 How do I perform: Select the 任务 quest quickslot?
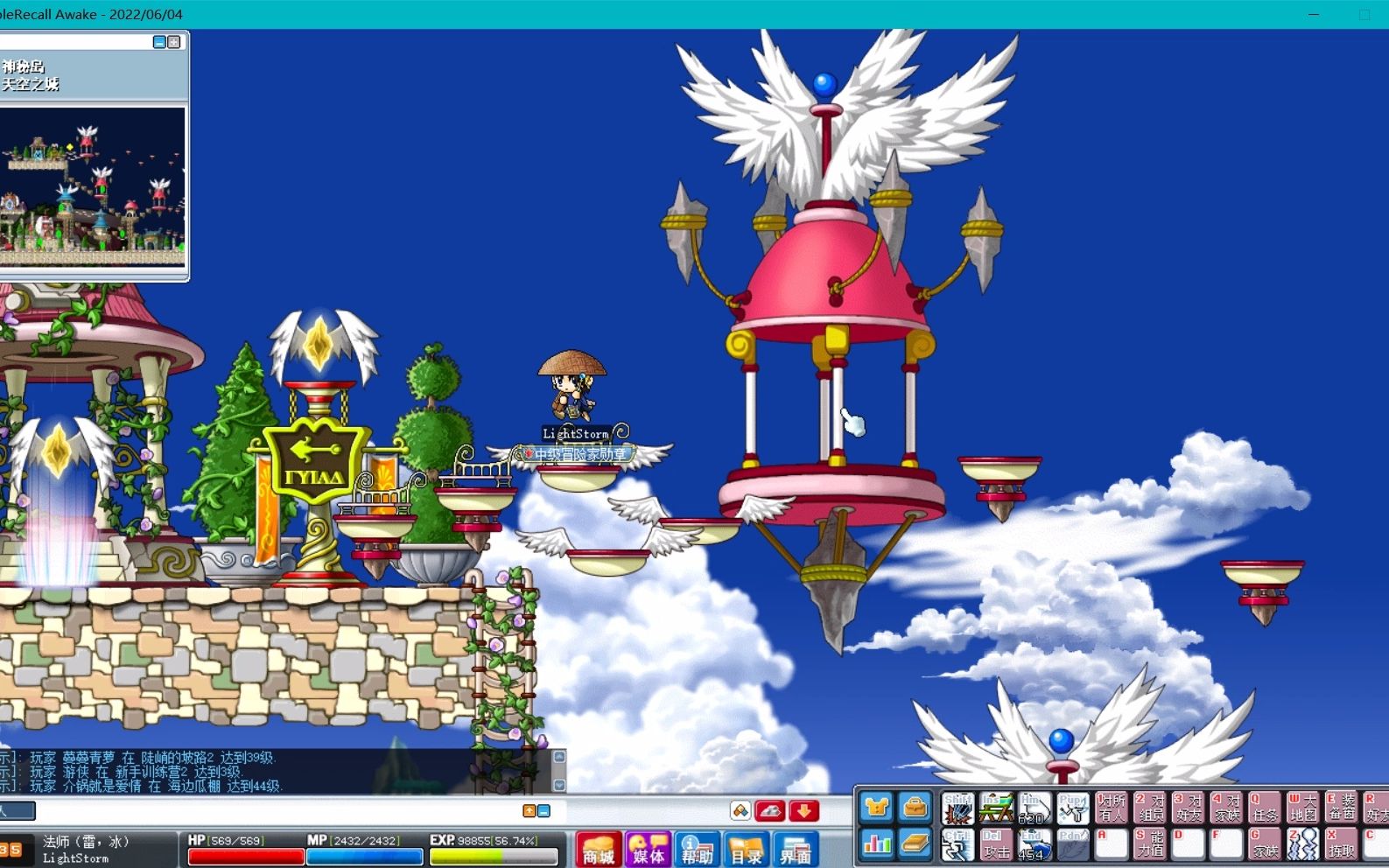pyautogui.click(x=1264, y=808)
